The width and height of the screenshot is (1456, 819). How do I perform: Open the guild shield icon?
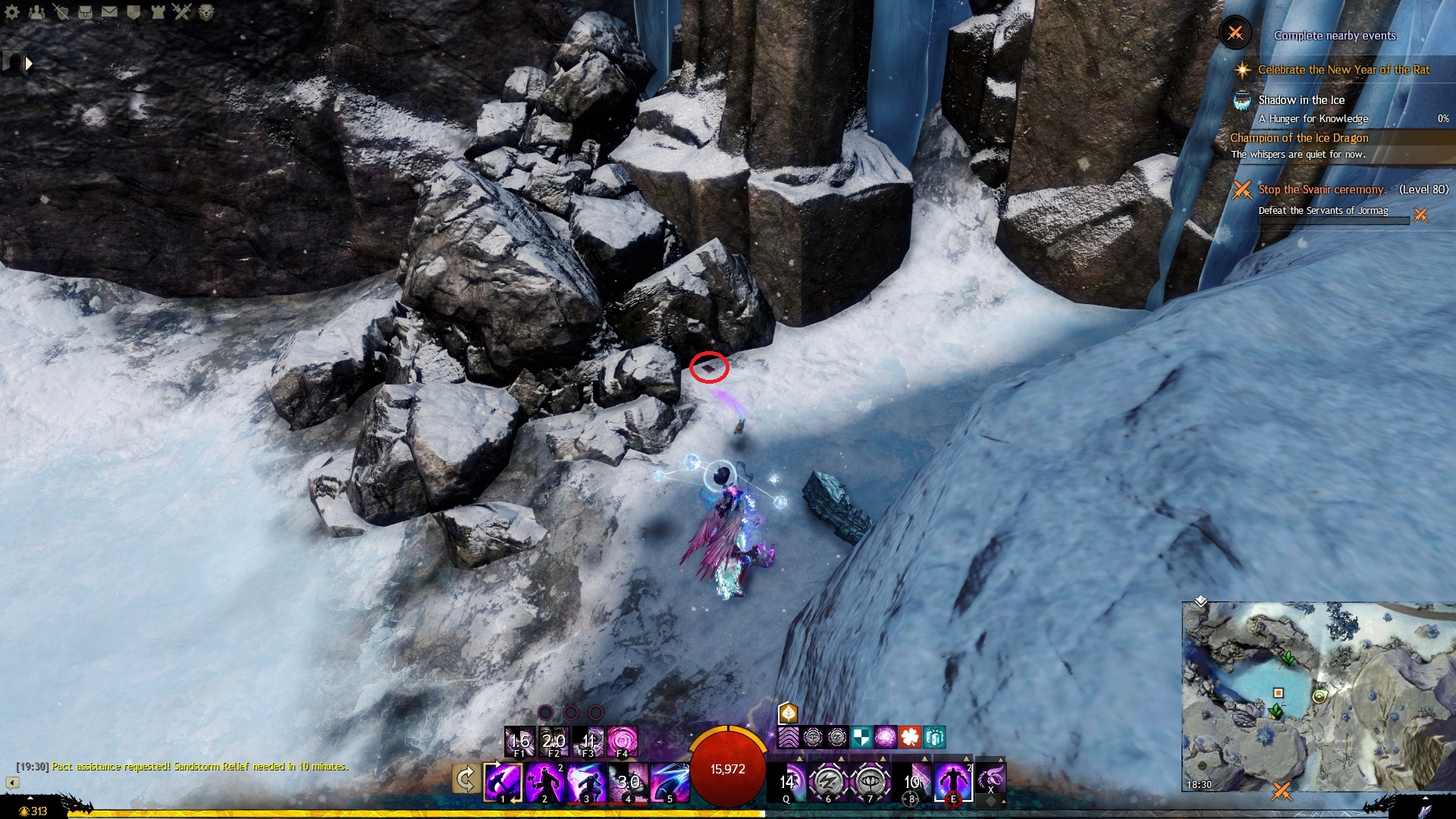[x=133, y=12]
